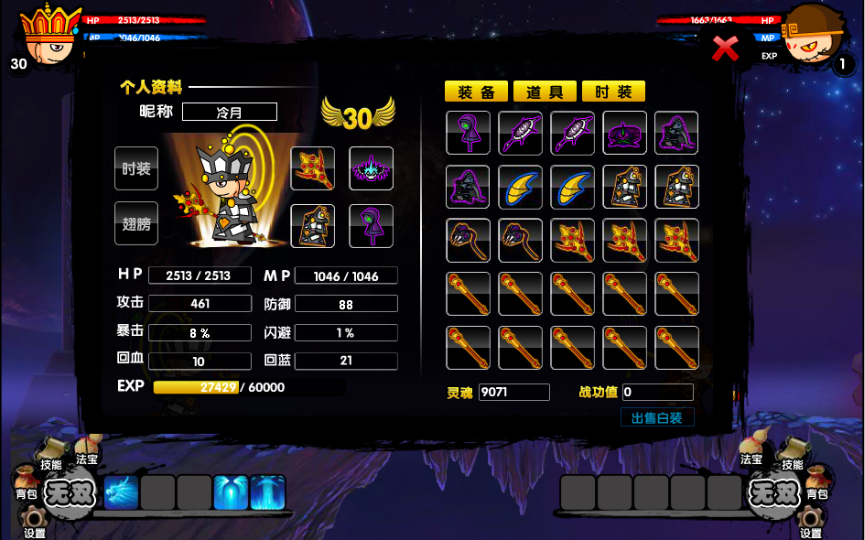The width and height of the screenshot is (865, 540).
Task: Click the 时装 button beside the character portrait
Action: pos(136,169)
